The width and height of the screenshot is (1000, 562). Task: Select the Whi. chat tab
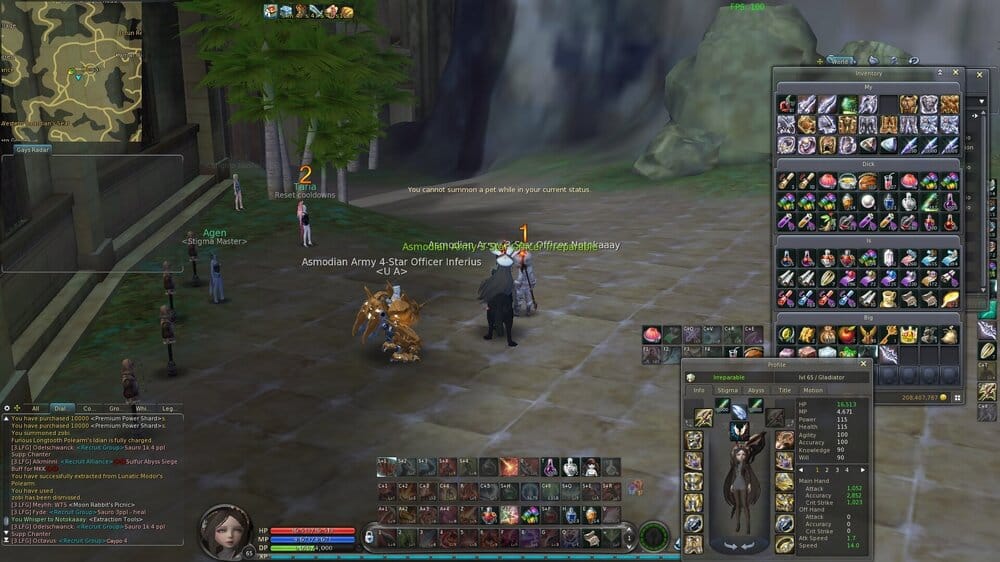point(140,408)
